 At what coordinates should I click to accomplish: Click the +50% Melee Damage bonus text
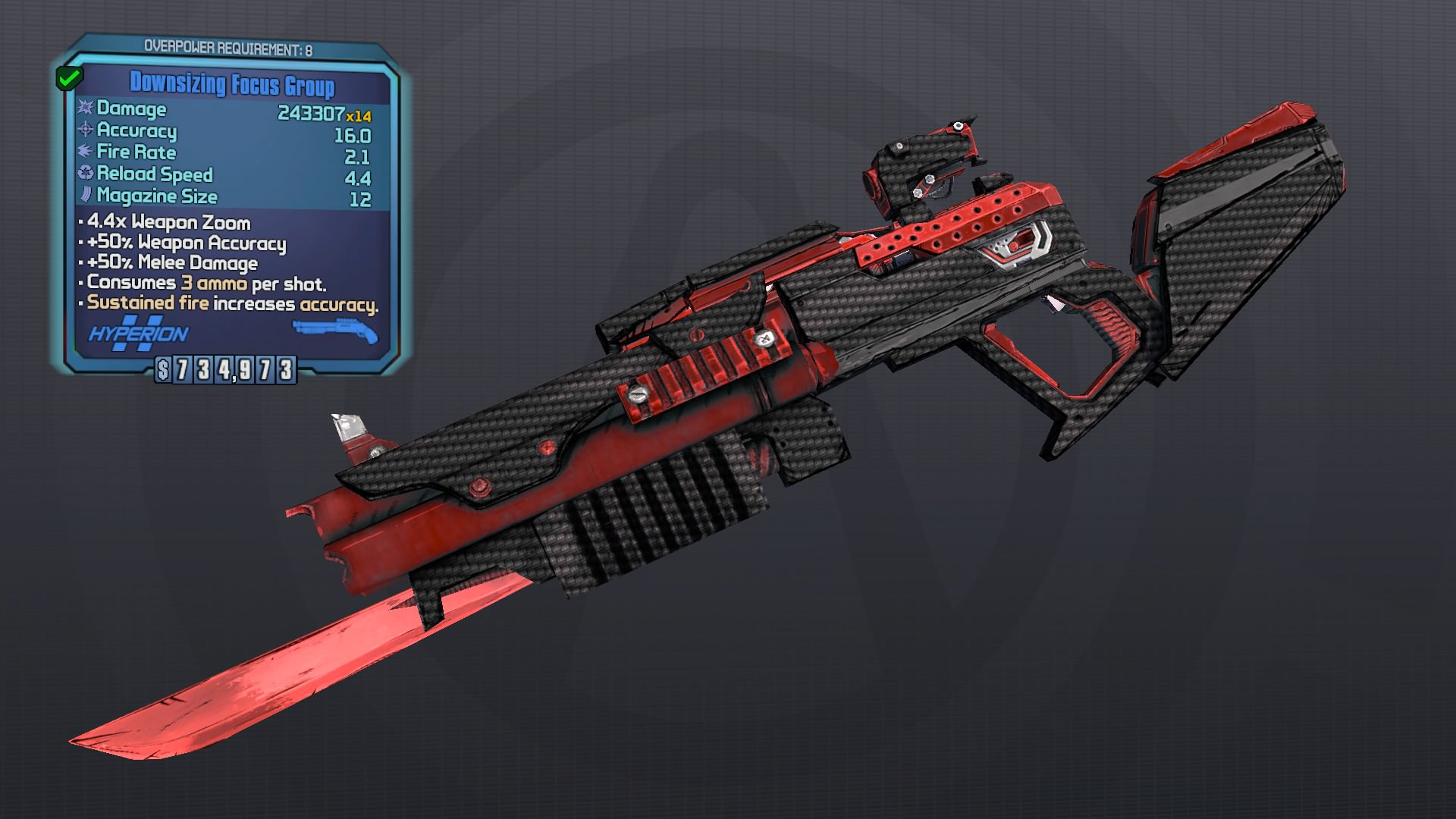(x=171, y=263)
